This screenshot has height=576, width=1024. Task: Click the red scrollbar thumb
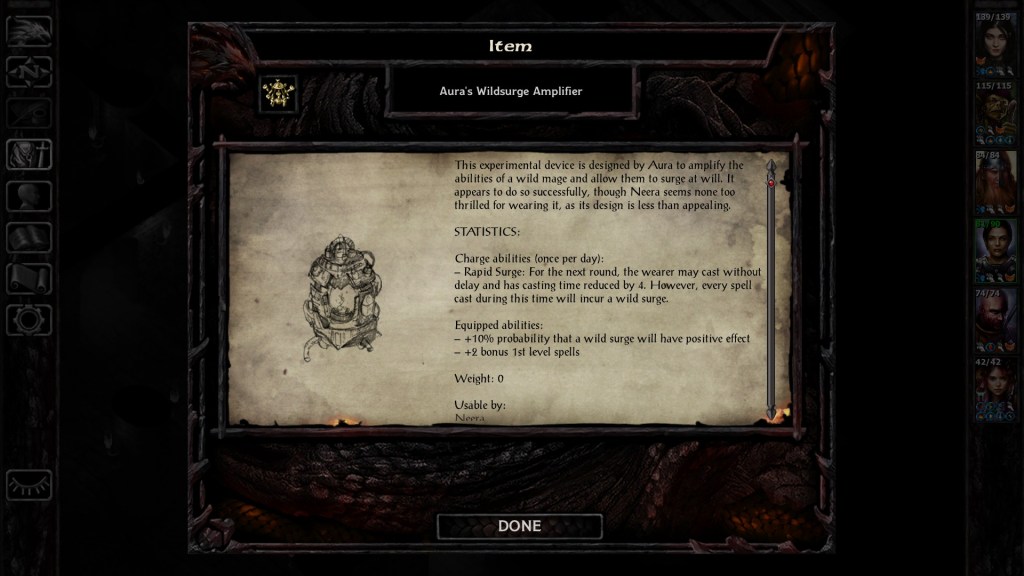[x=770, y=183]
